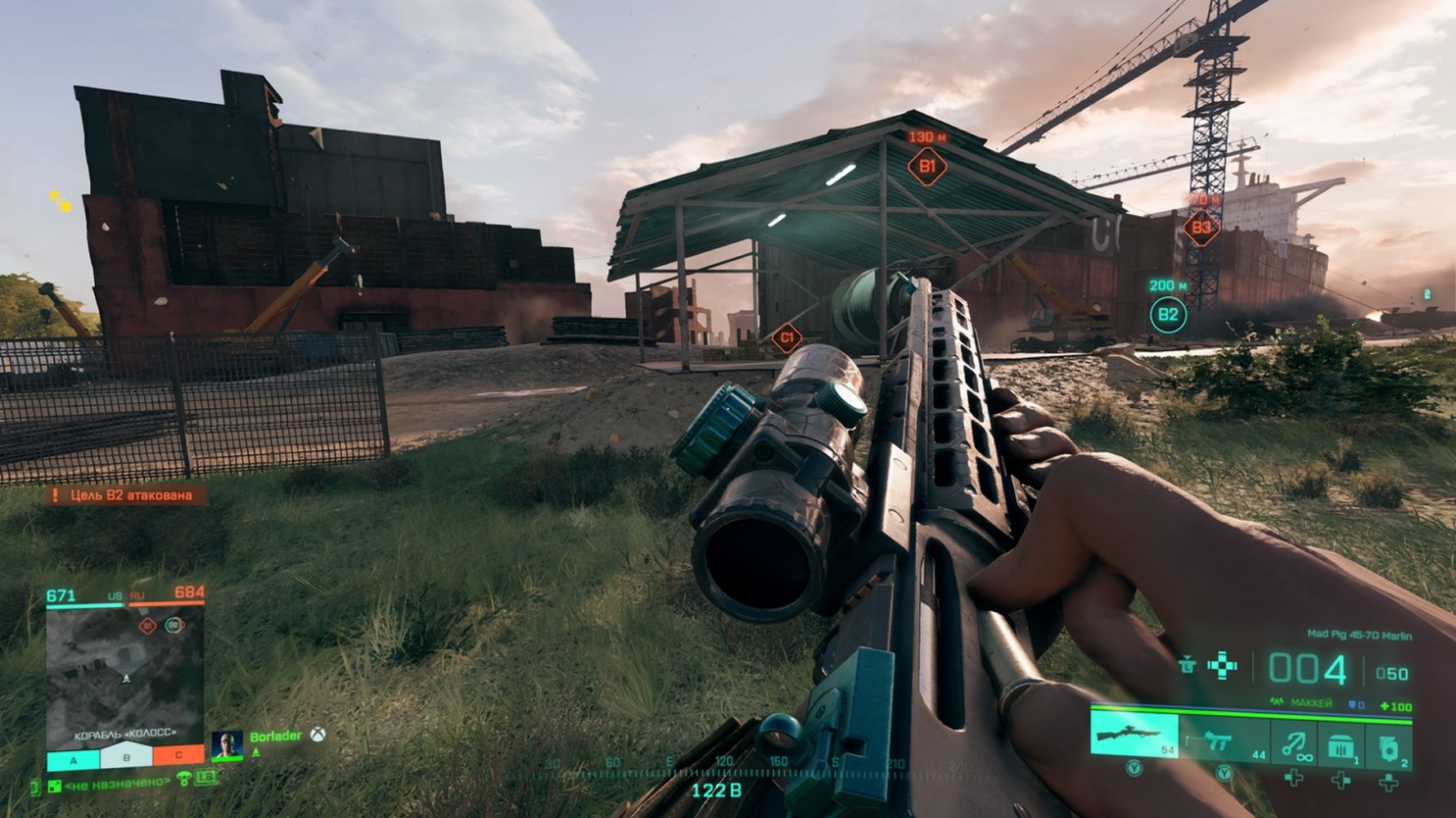Click the '<не назначено>' squad order label
The width and height of the screenshot is (1456, 818).
click(115, 784)
